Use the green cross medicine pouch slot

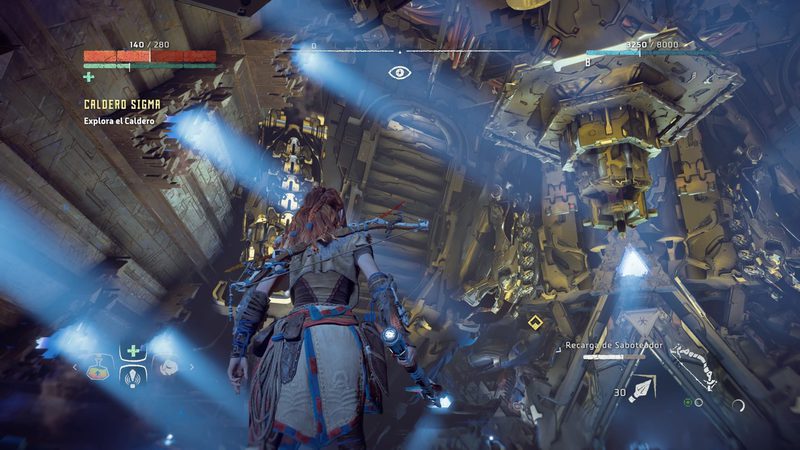[x=133, y=351]
